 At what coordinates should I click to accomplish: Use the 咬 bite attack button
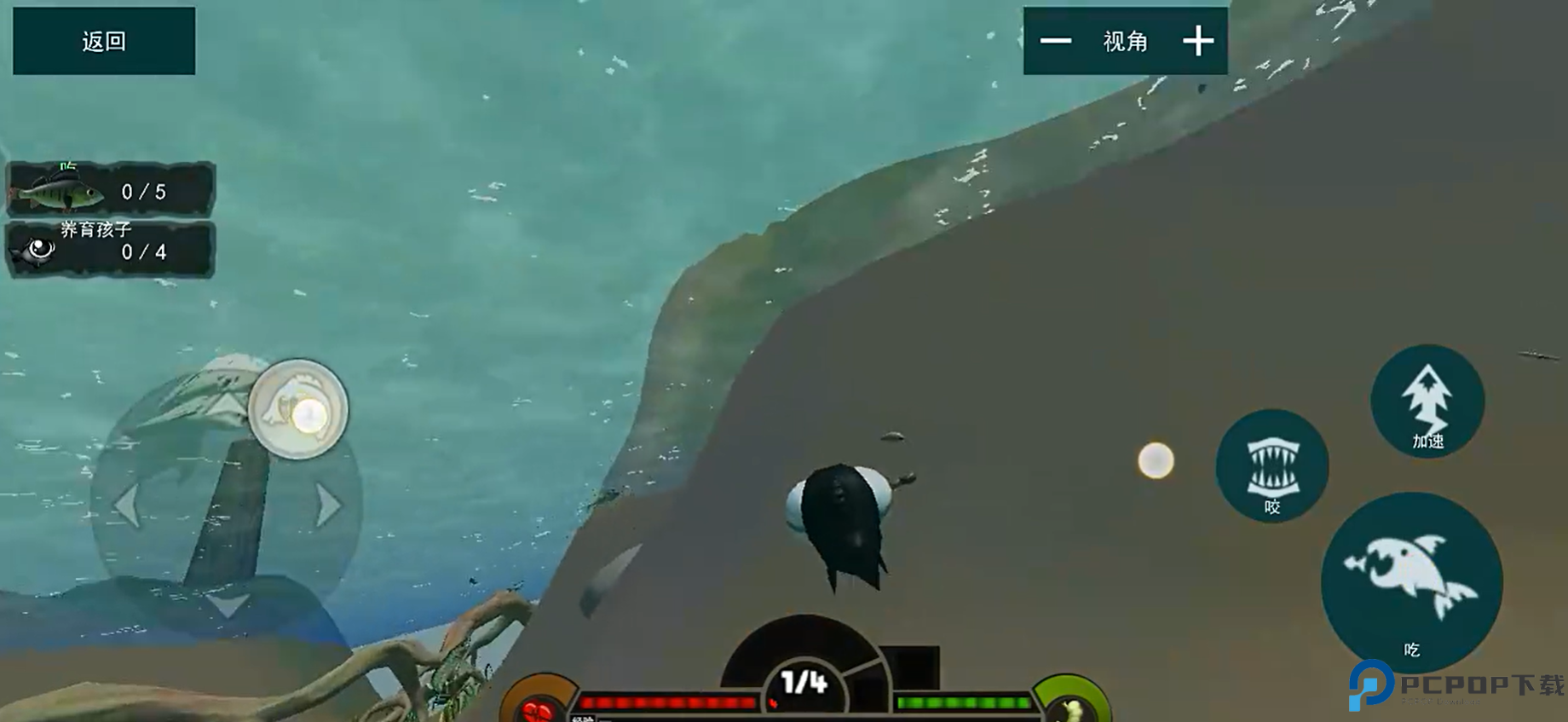coord(1271,465)
